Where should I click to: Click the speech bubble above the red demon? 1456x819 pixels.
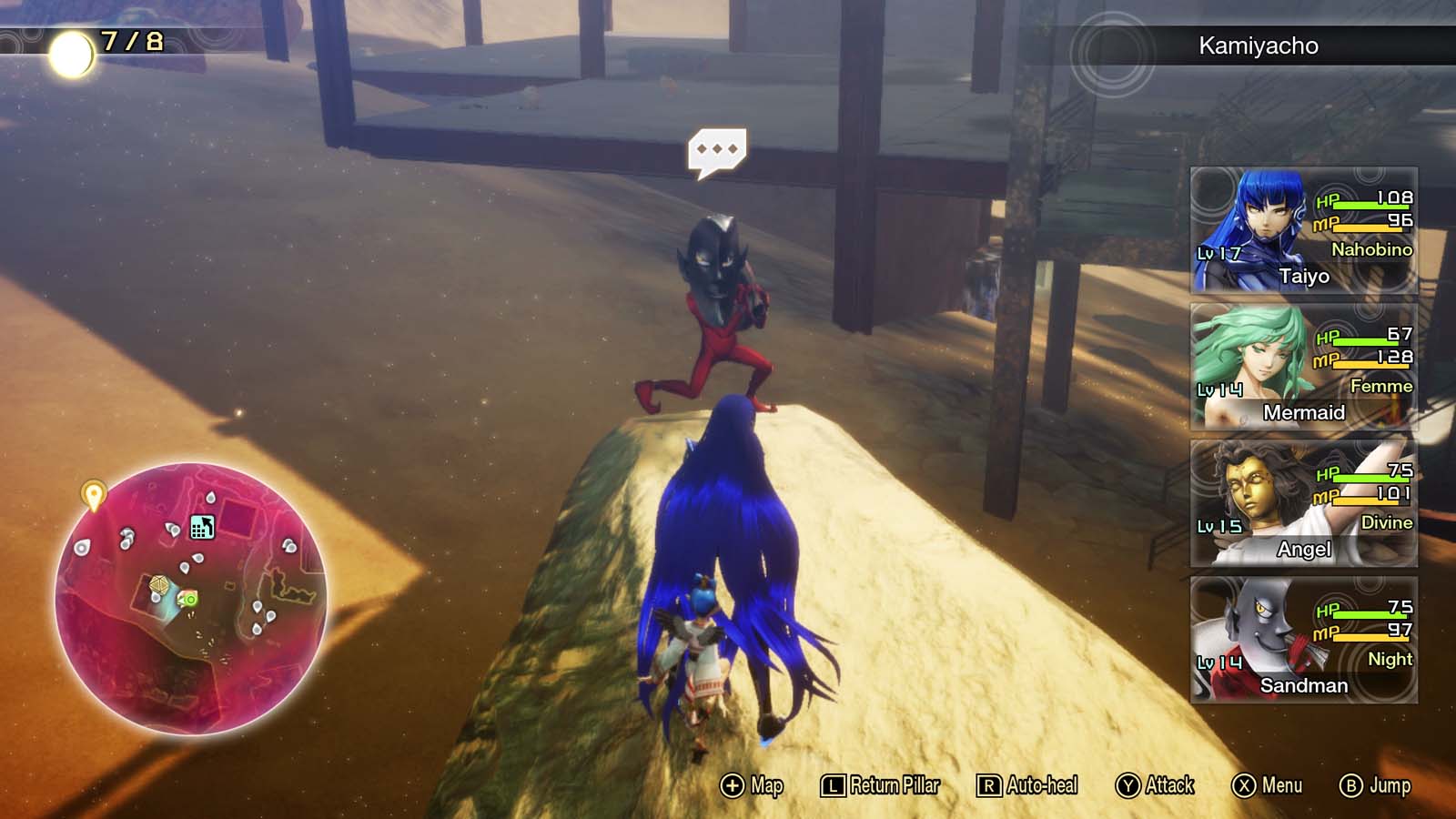[x=718, y=150]
